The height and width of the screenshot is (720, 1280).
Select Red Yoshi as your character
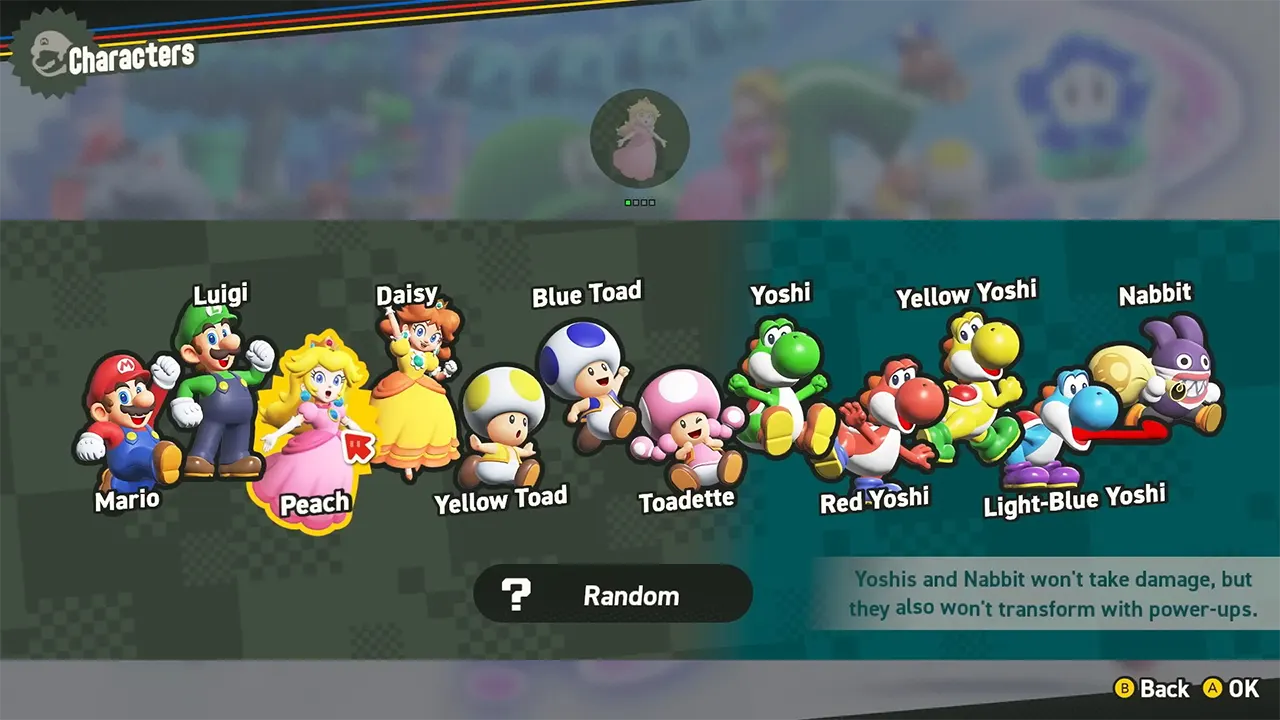pos(880,420)
